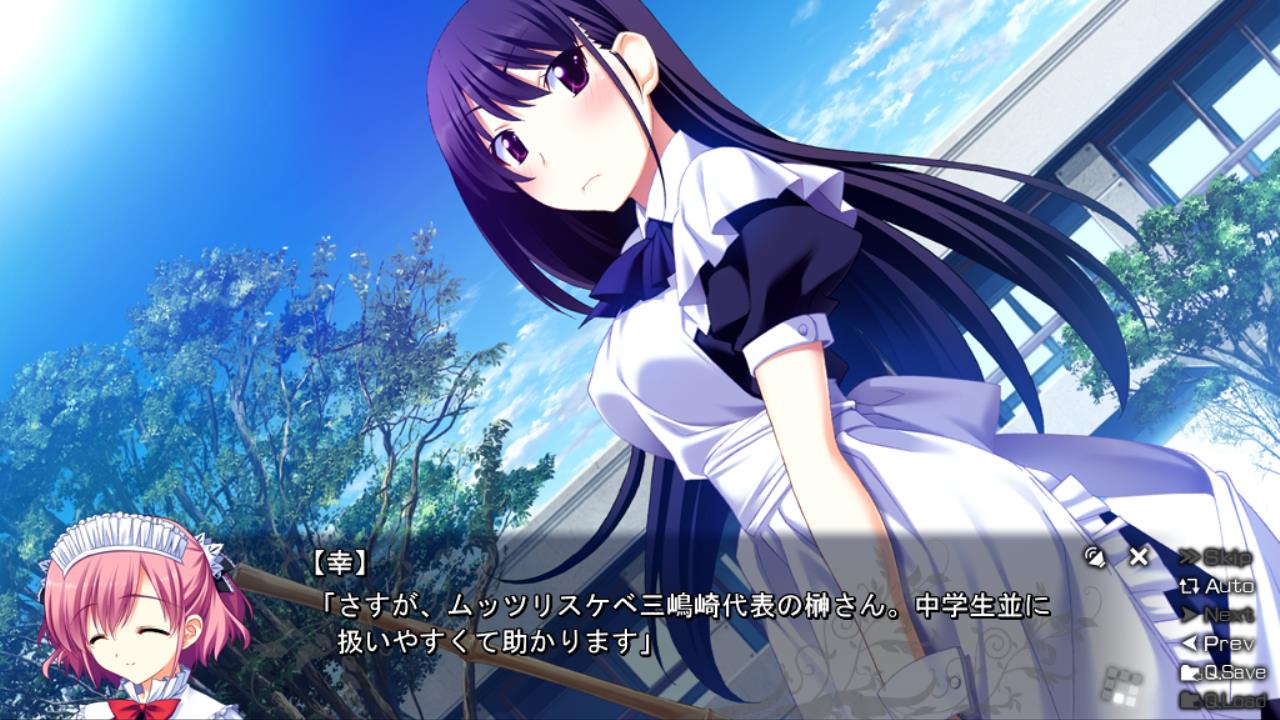This screenshot has width=1280, height=720.
Task: Toggle Auto text advance
Action: click(1217, 586)
